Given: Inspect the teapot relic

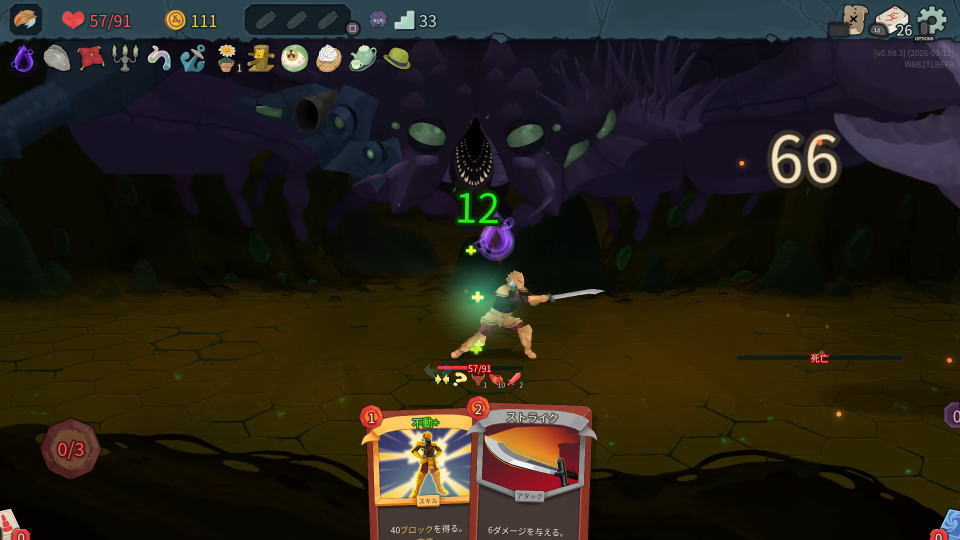Looking at the screenshot, I should point(362,59).
